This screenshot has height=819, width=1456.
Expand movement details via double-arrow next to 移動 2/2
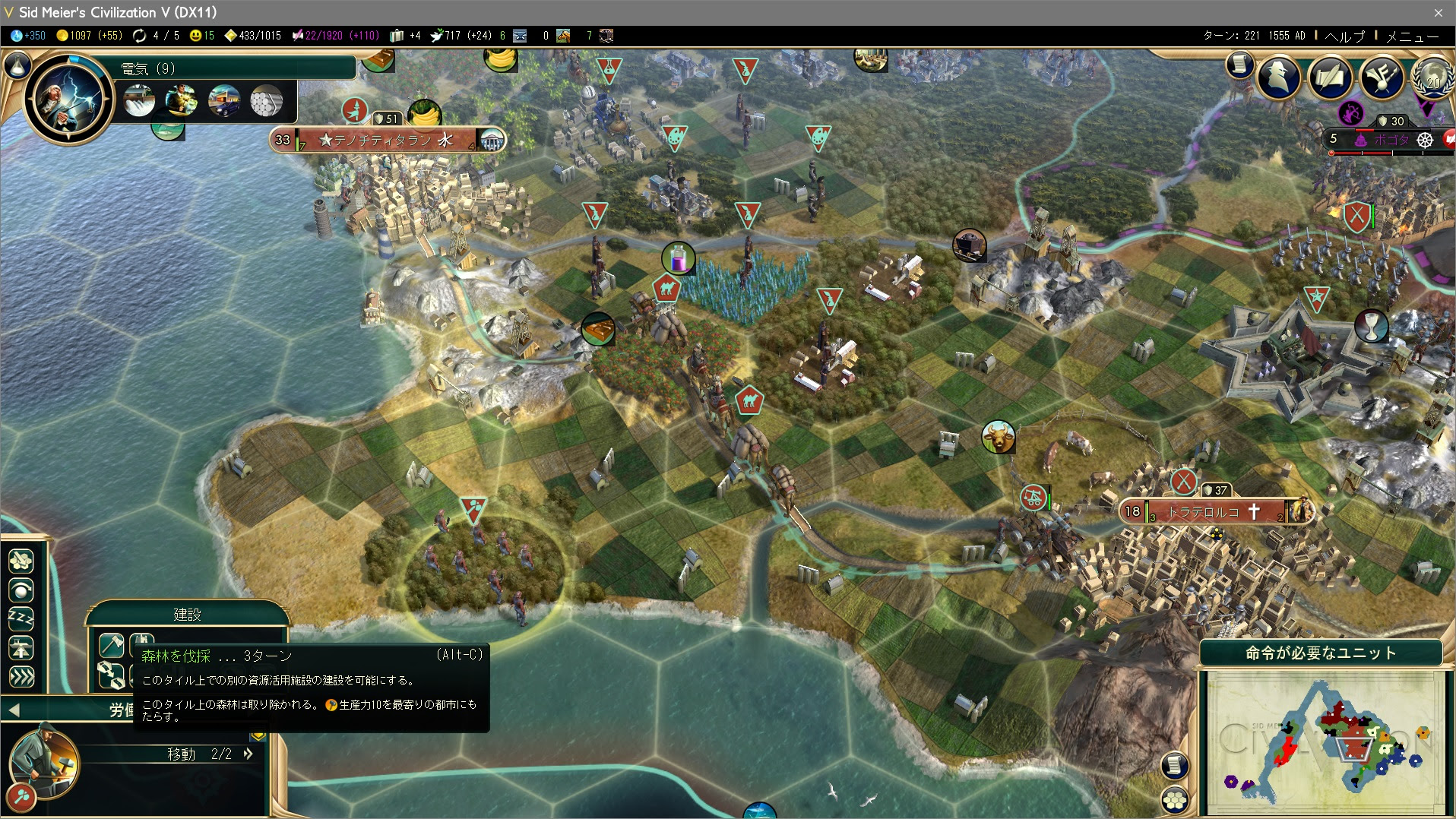(x=247, y=754)
